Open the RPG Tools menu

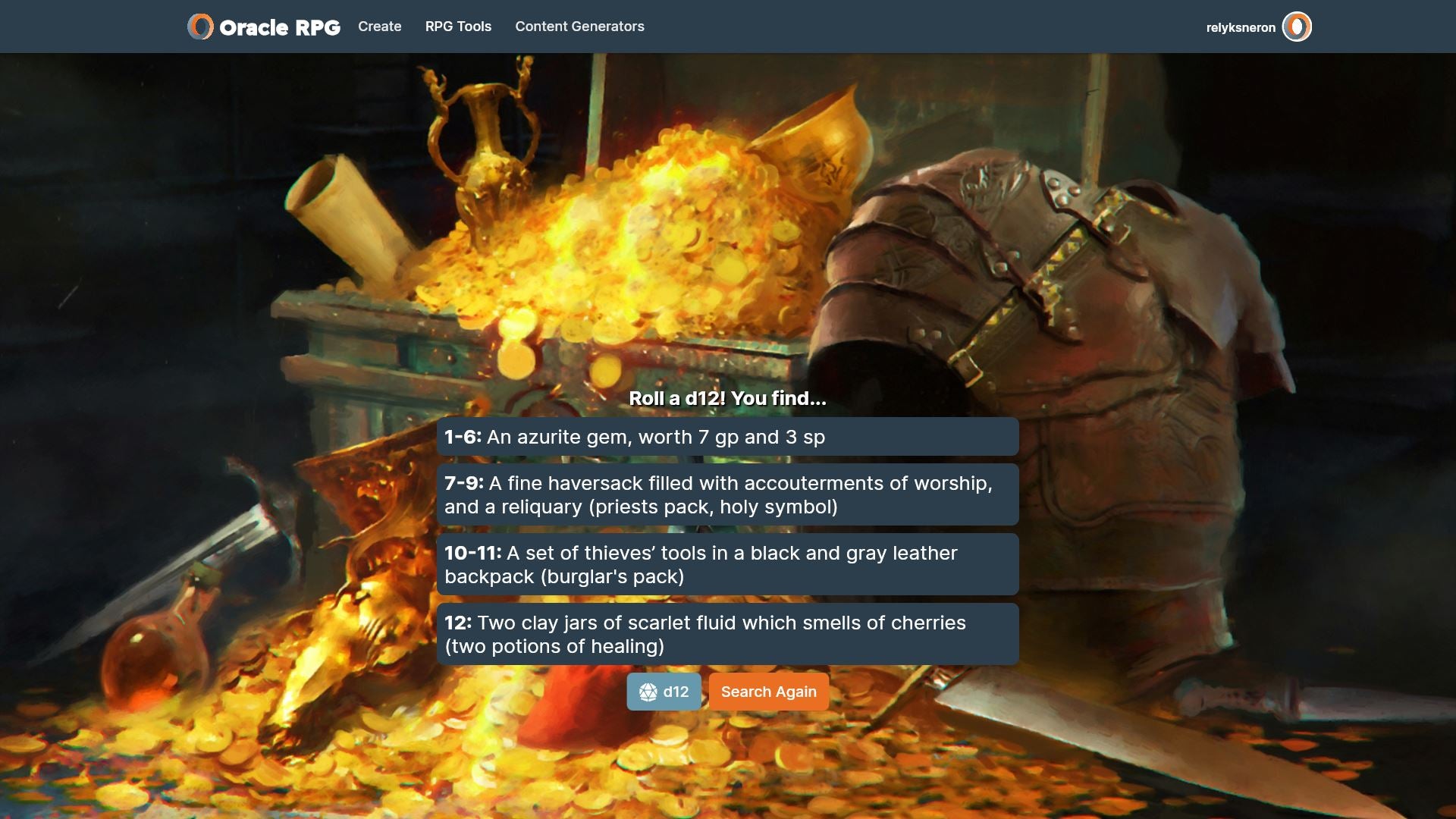458,27
